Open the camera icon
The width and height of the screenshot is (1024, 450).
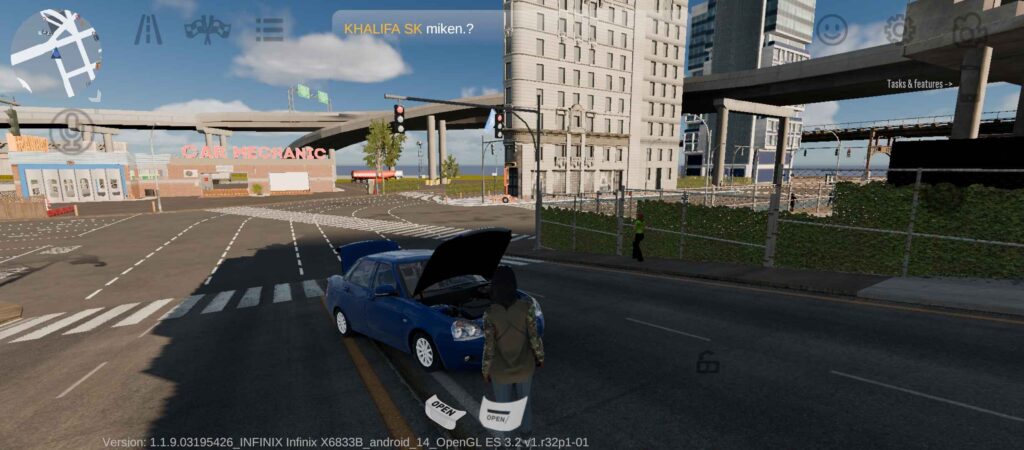coord(968,29)
